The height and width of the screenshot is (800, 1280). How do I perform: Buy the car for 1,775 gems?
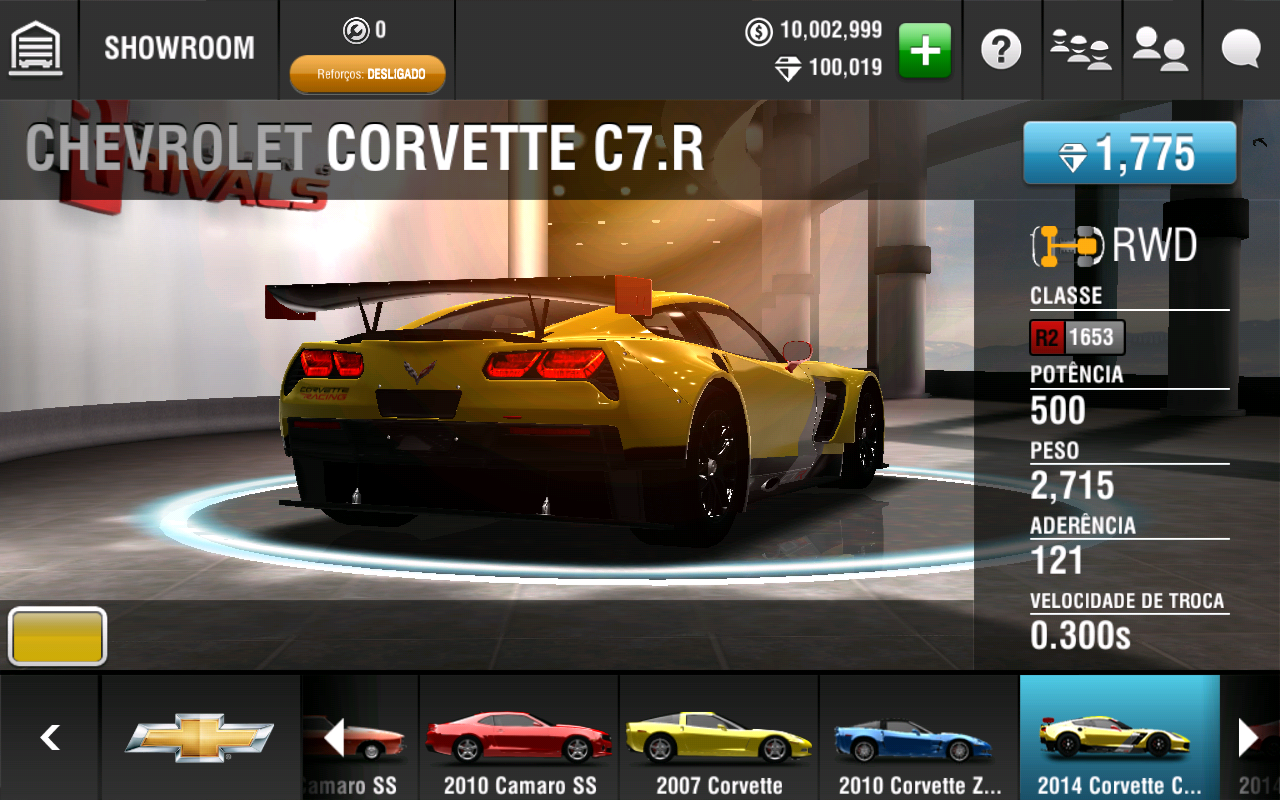1129,153
